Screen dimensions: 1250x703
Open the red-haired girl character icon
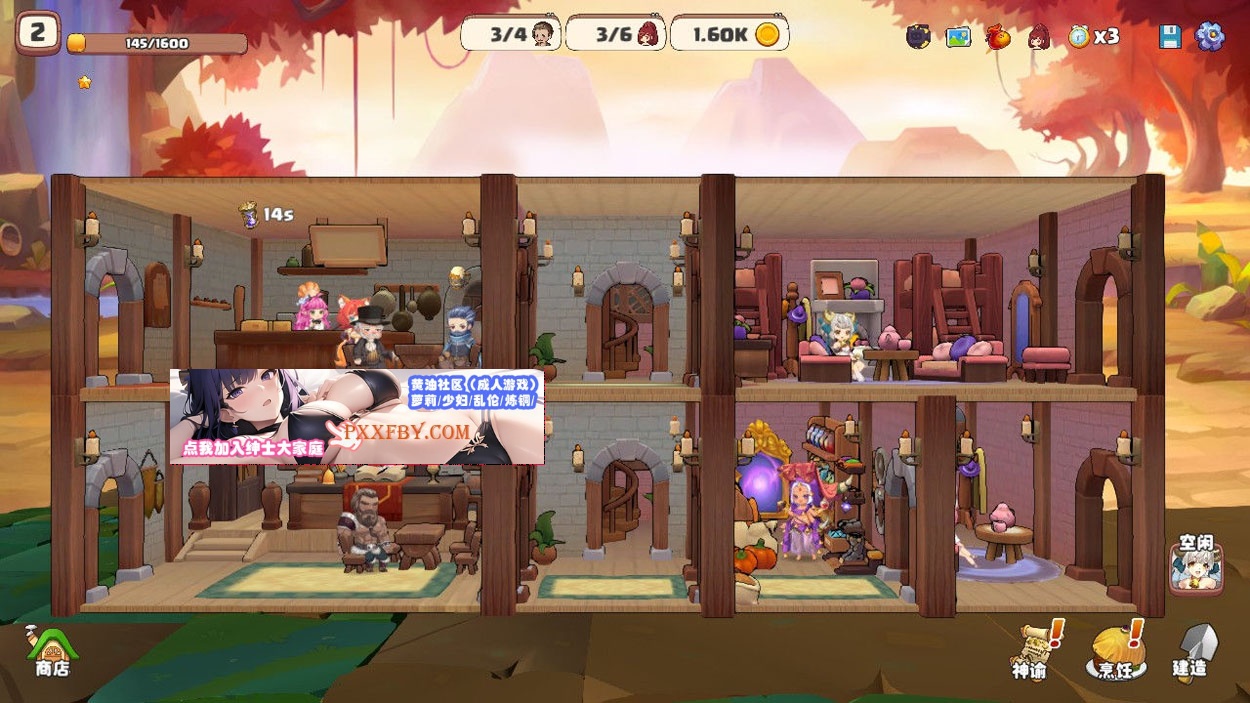pos(1040,37)
